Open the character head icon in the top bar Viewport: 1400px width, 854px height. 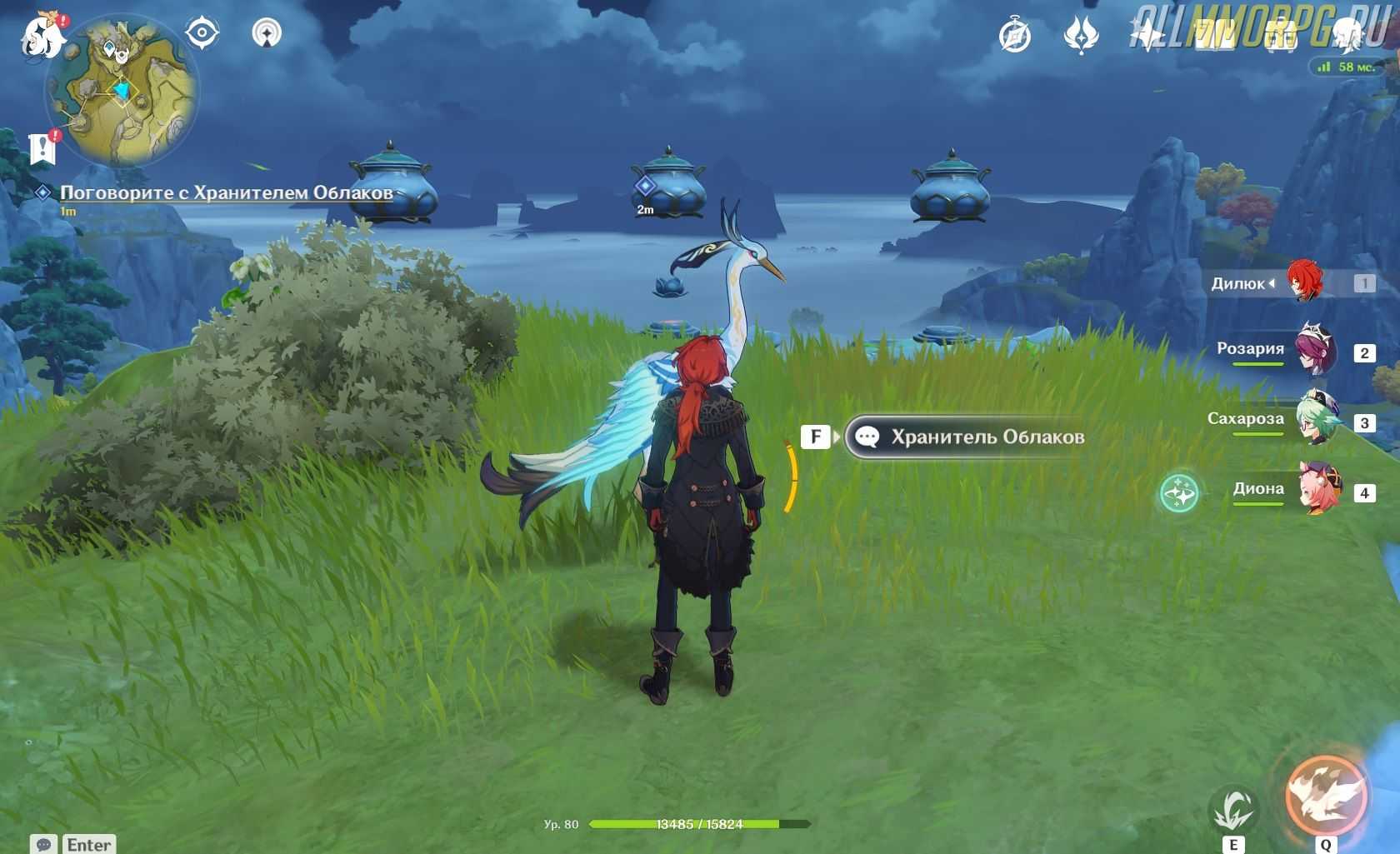(1347, 37)
